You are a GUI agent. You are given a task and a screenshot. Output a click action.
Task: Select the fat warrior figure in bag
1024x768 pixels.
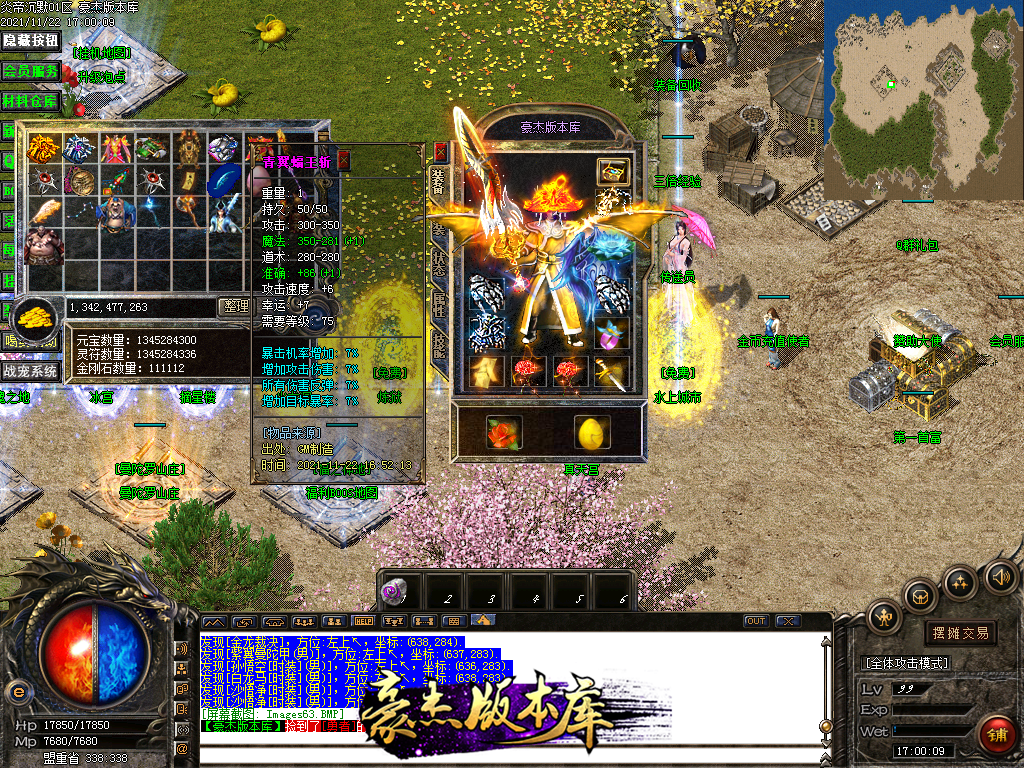[43, 245]
